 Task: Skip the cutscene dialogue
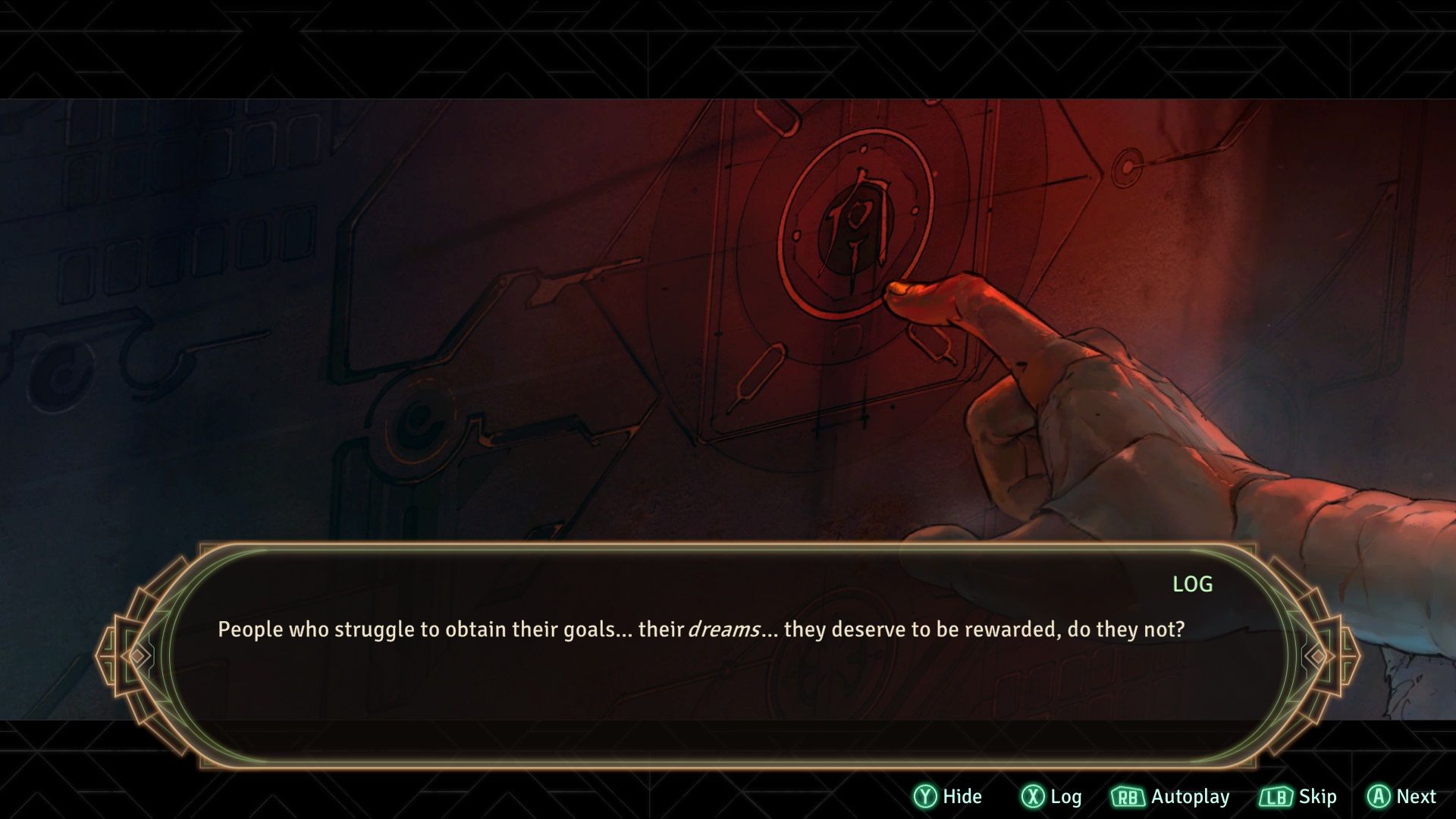point(1298,796)
